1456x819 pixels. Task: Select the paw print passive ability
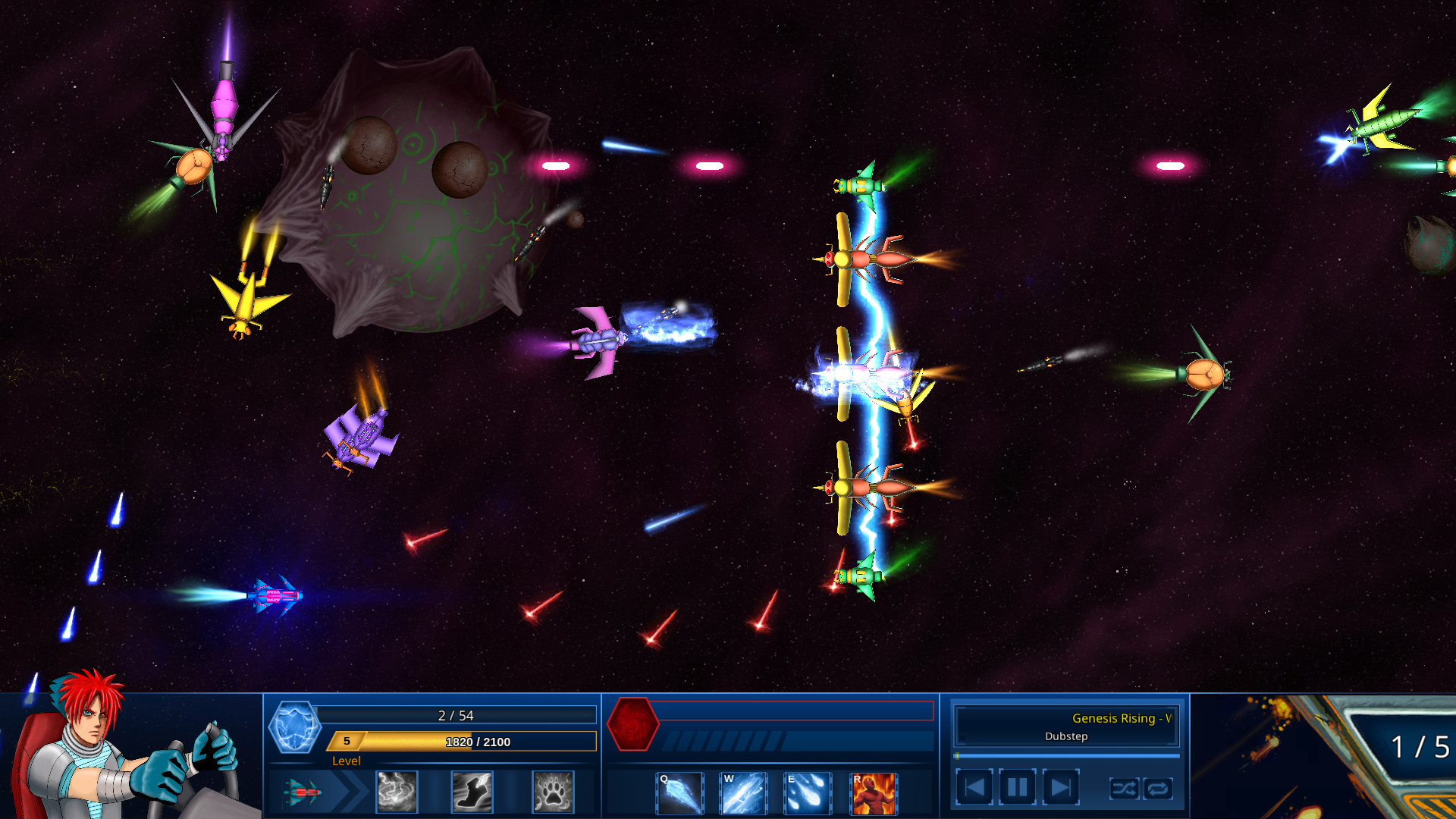(553, 793)
